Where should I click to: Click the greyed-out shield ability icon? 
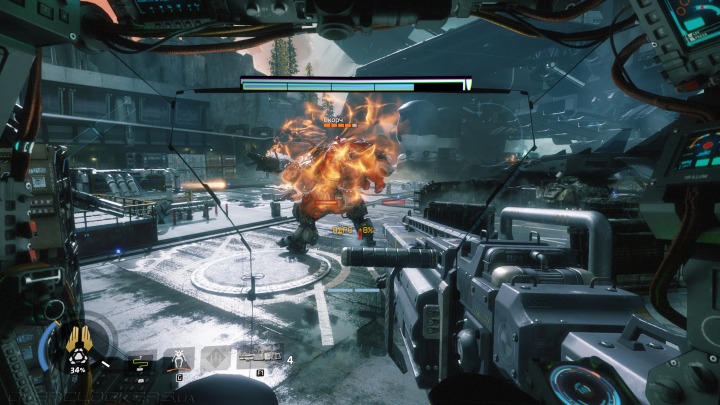[x=216, y=358]
